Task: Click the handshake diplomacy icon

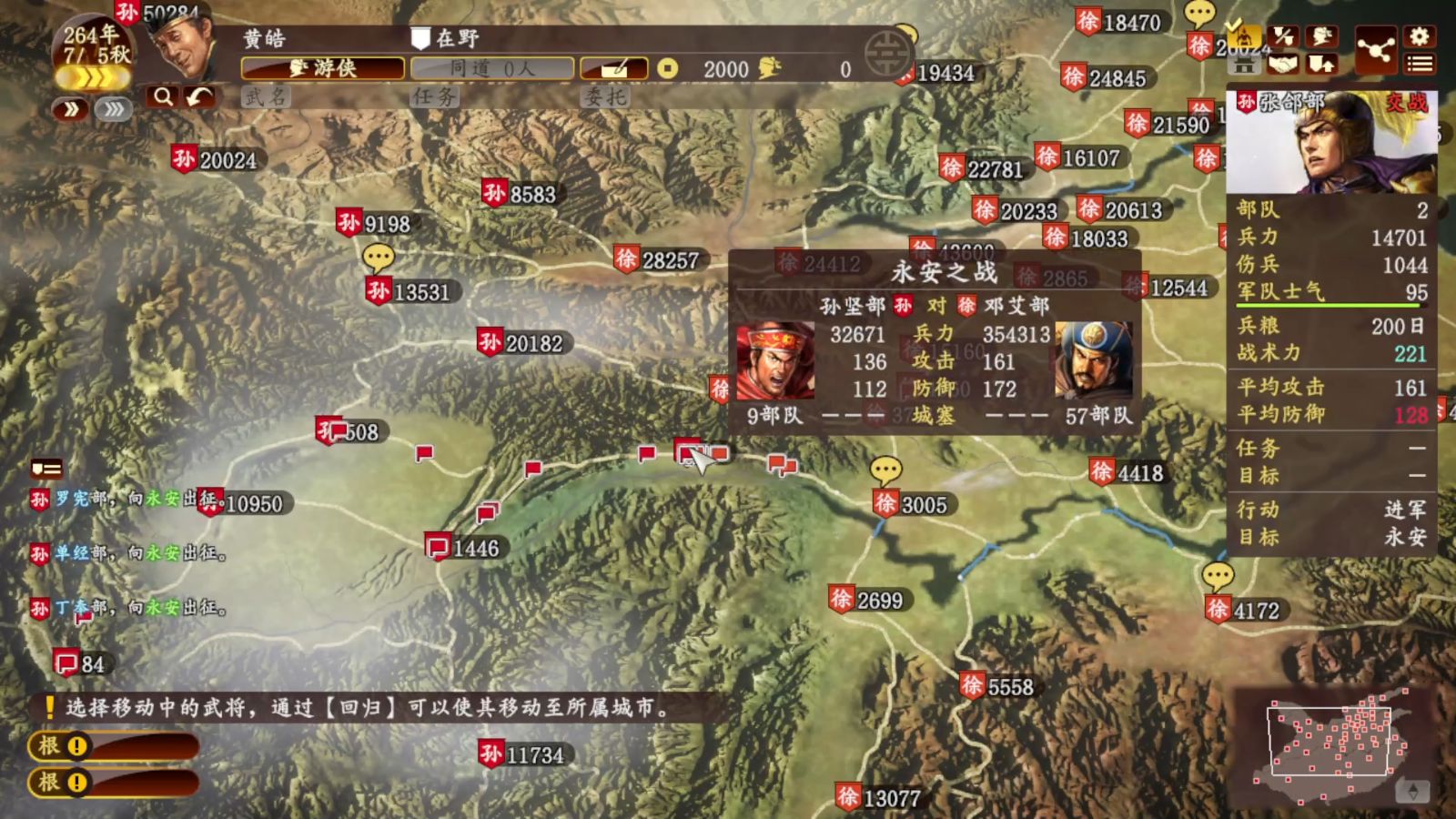Action: pyautogui.click(x=1281, y=64)
